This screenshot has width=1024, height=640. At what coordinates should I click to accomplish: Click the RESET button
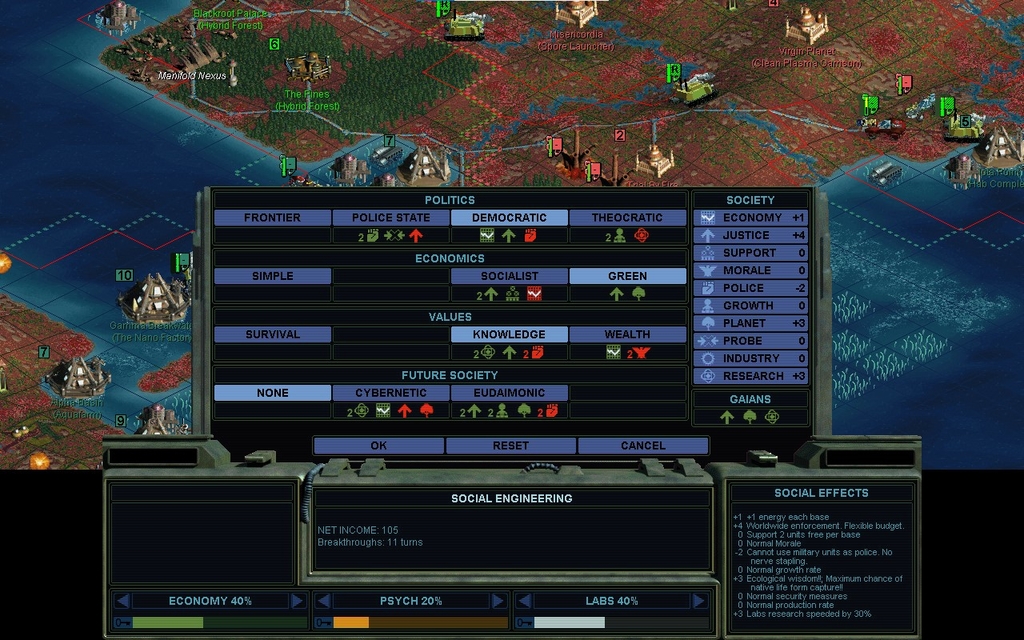point(511,445)
